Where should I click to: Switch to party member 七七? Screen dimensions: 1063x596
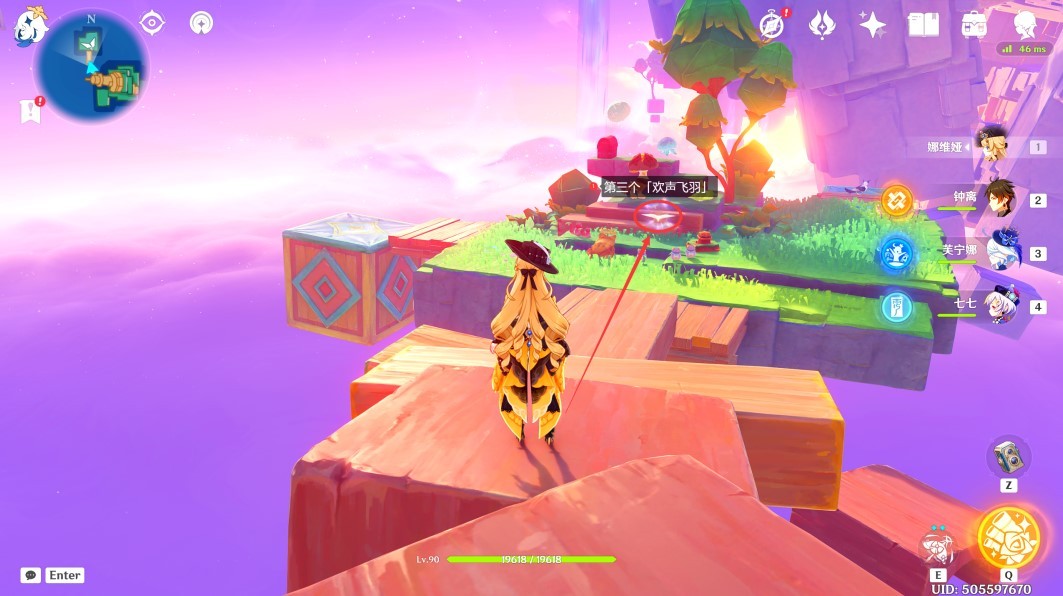coord(1000,302)
